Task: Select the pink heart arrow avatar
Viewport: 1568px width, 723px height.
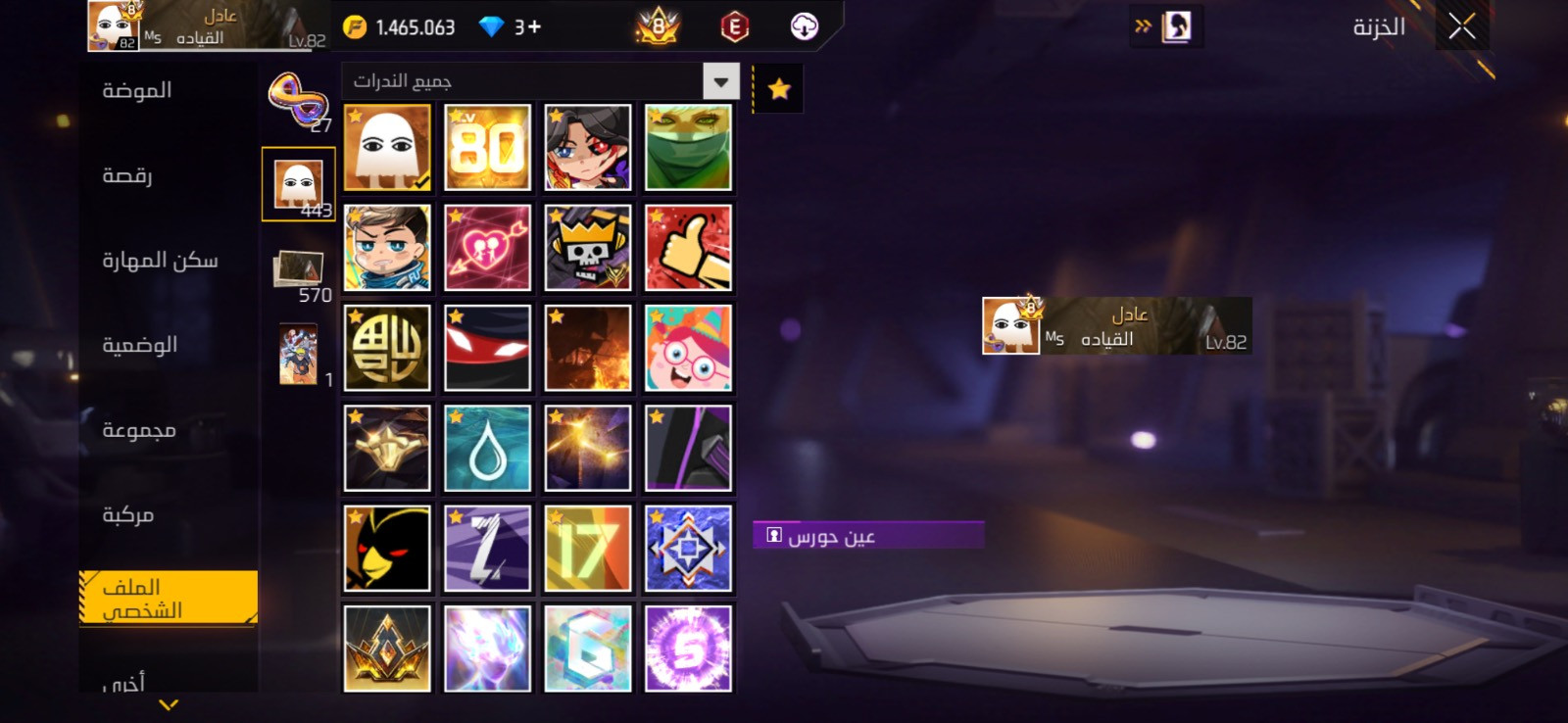Action: (x=487, y=248)
